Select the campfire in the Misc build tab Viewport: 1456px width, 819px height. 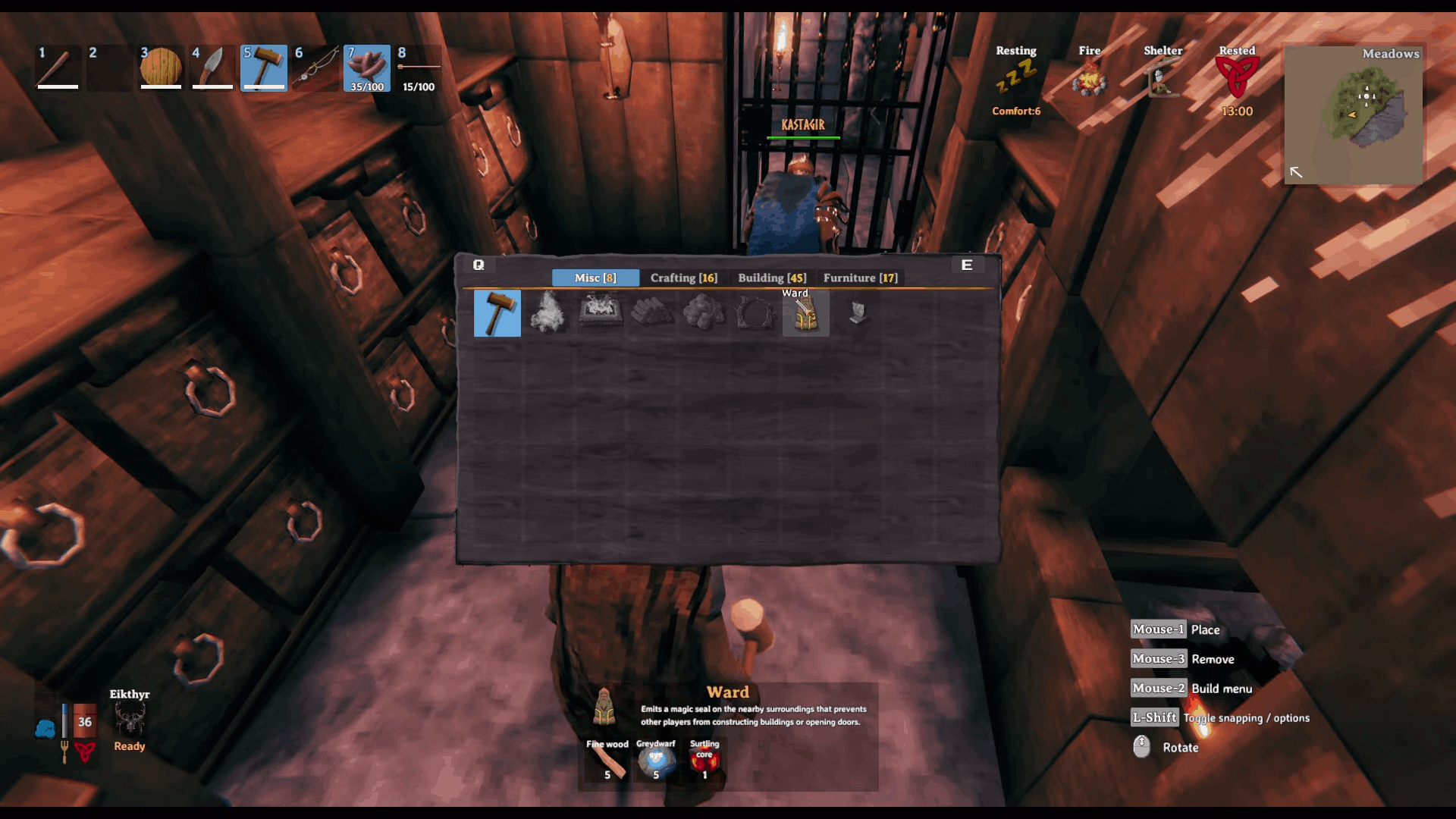[548, 313]
